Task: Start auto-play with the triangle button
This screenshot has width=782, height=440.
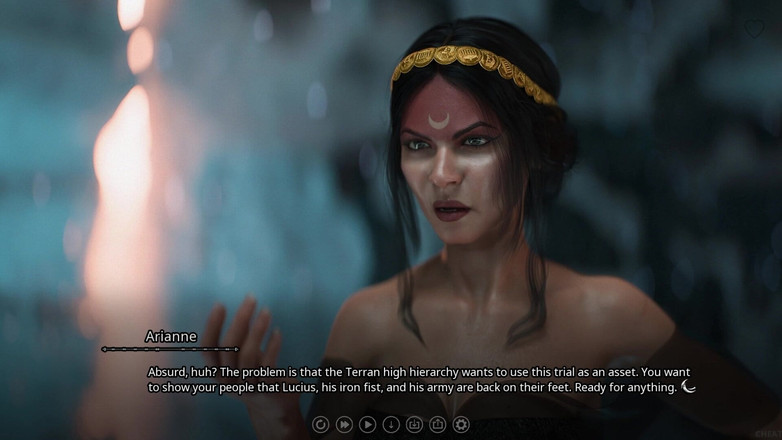Action: [x=368, y=425]
